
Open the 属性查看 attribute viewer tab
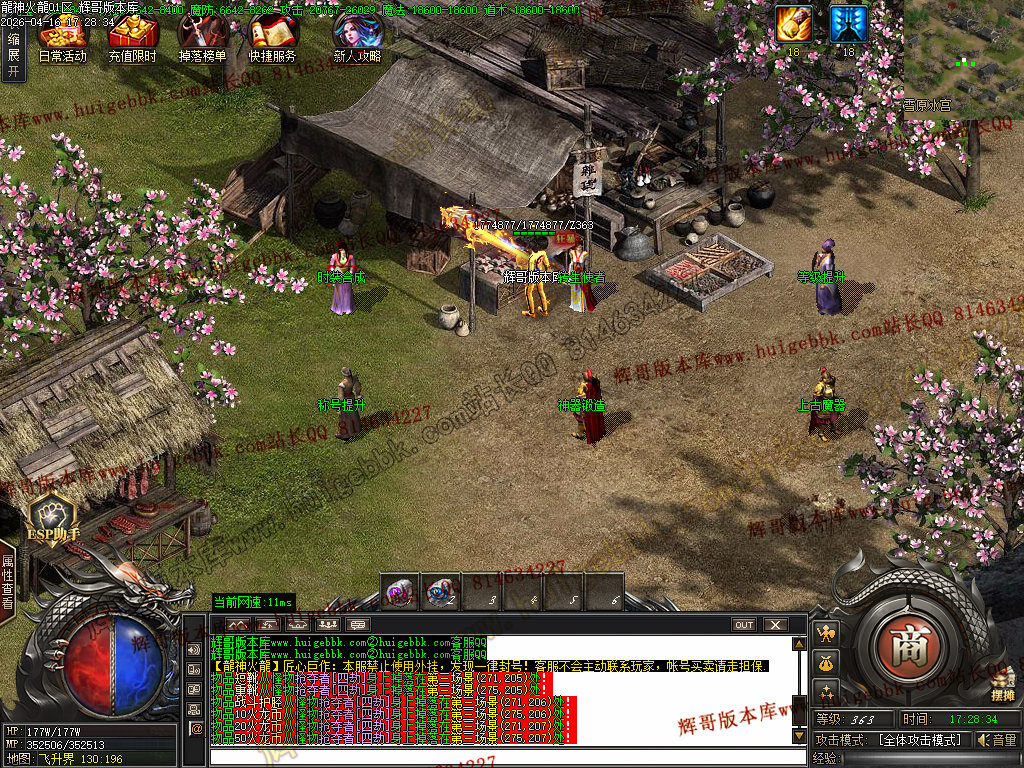(x=8, y=582)
